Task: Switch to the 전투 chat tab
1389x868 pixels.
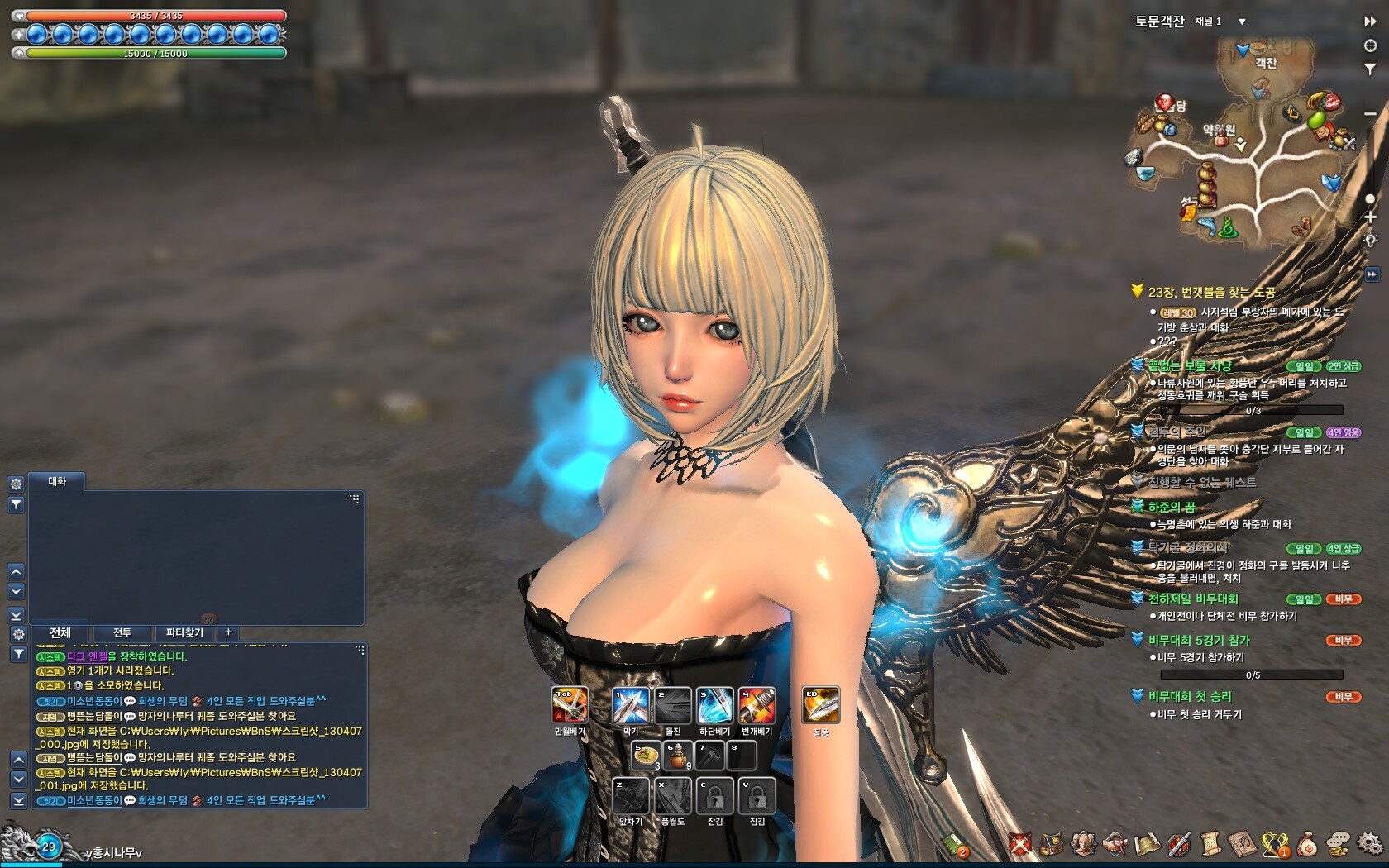Action: click(x=122, y=632)
